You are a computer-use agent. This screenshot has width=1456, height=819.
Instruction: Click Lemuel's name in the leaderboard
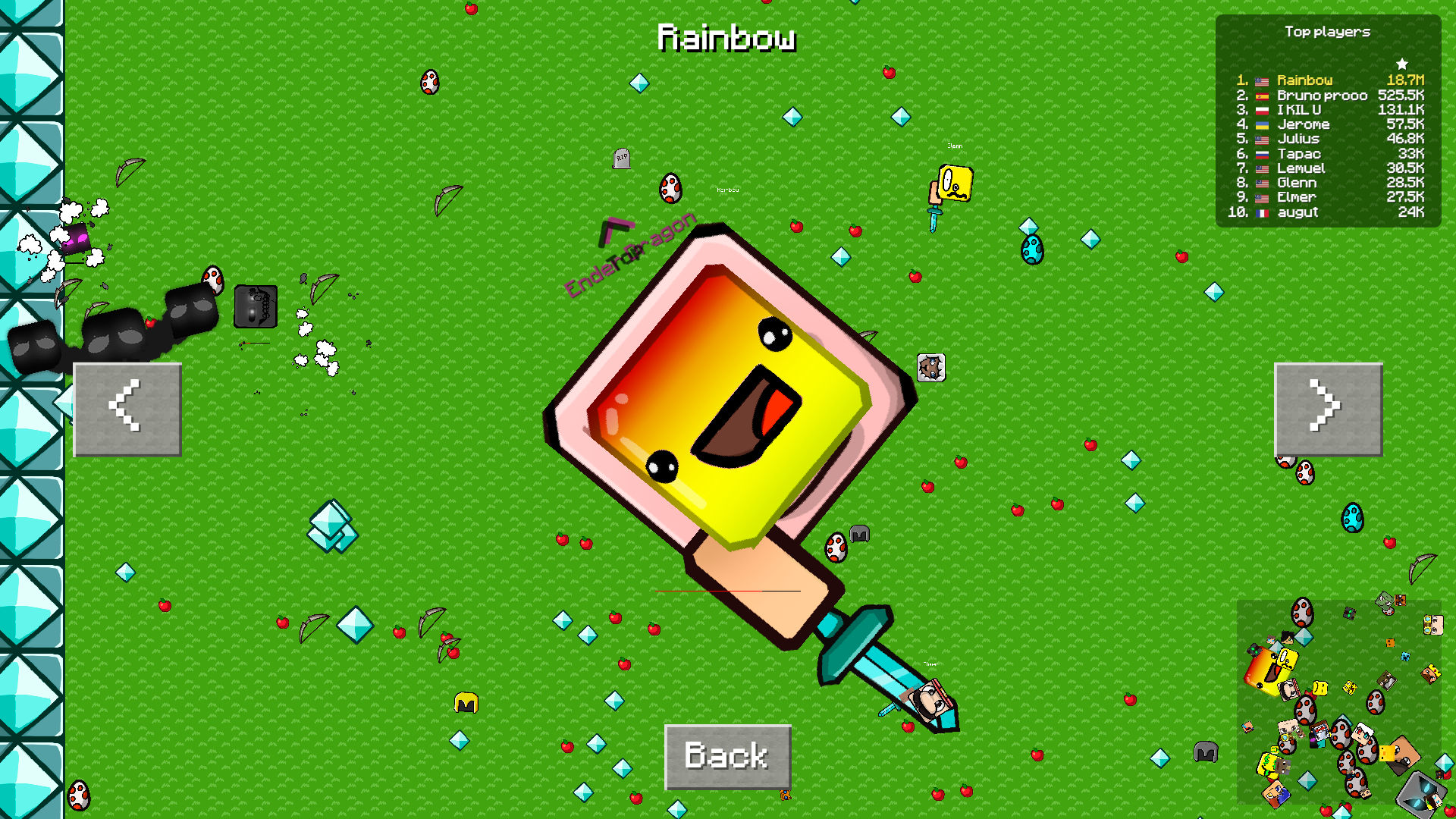[x=1301, y=168]
